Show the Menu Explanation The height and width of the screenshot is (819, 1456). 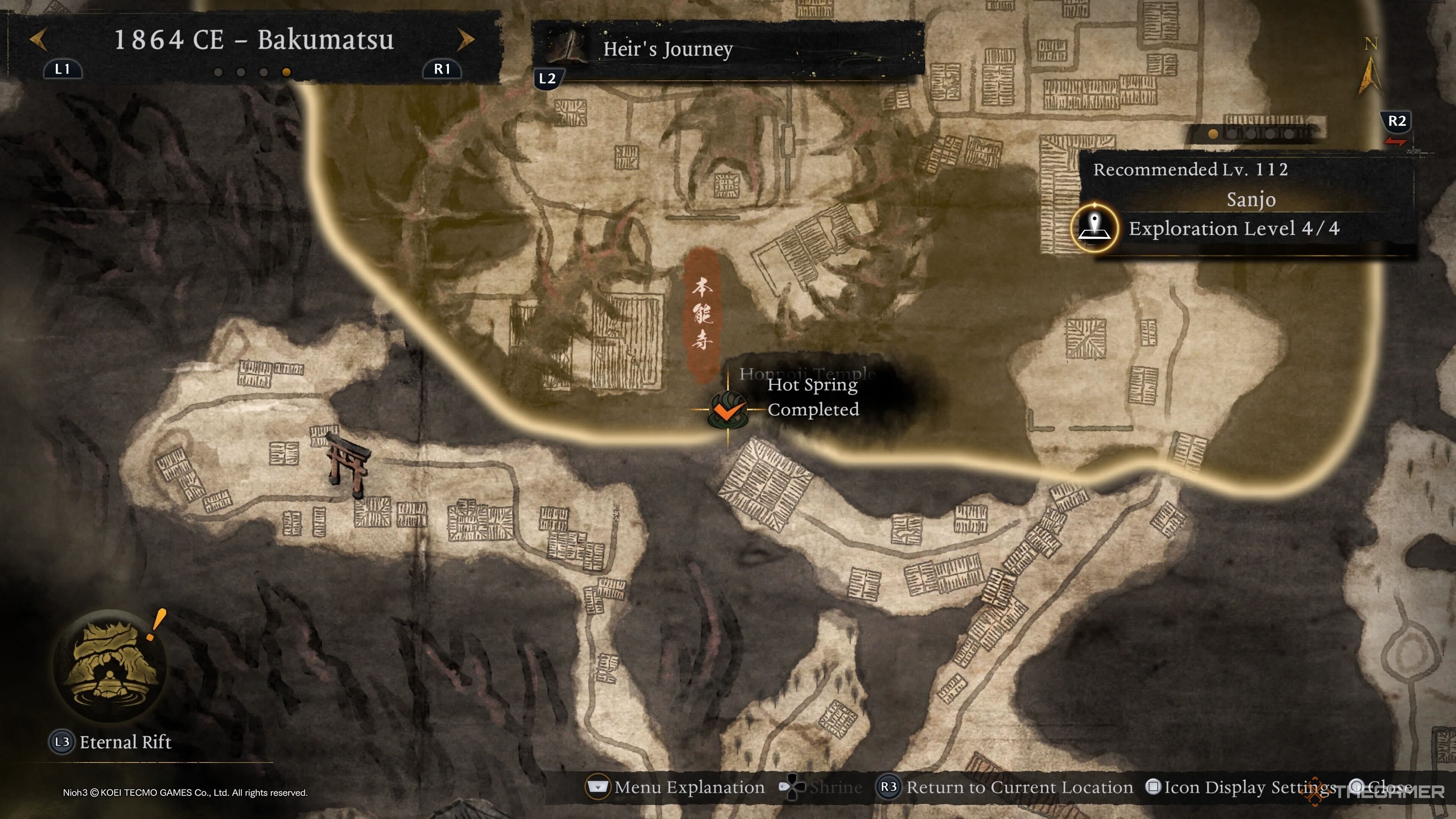coord(676,787)
